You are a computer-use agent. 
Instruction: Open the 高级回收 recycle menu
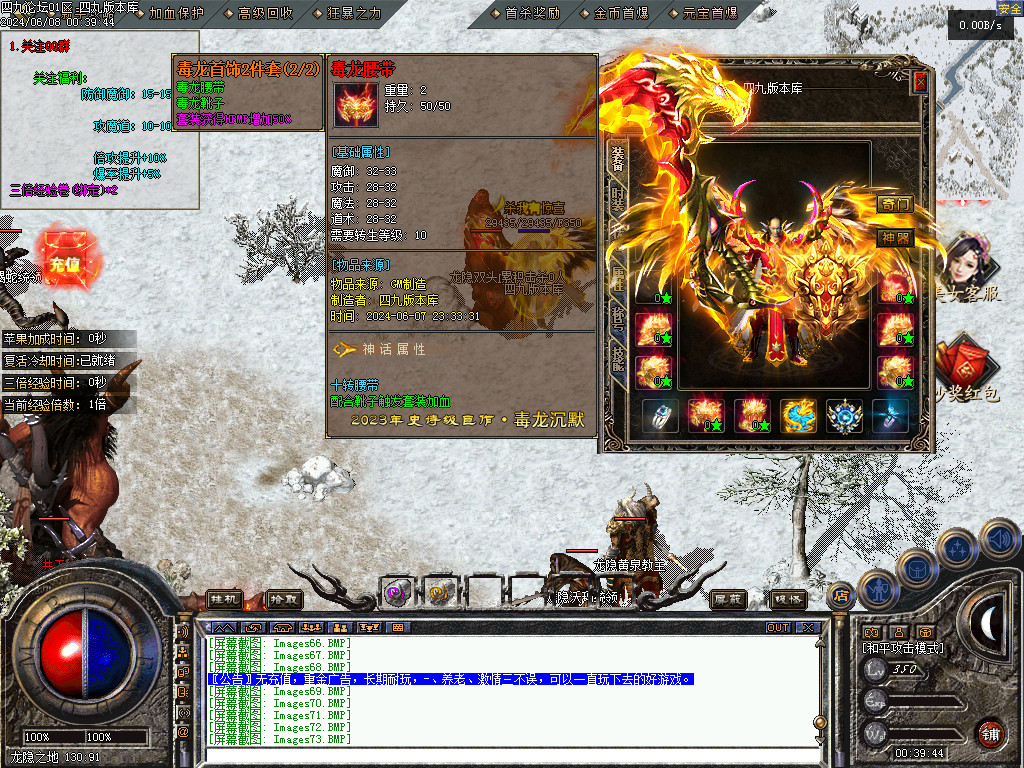[265, 13]
